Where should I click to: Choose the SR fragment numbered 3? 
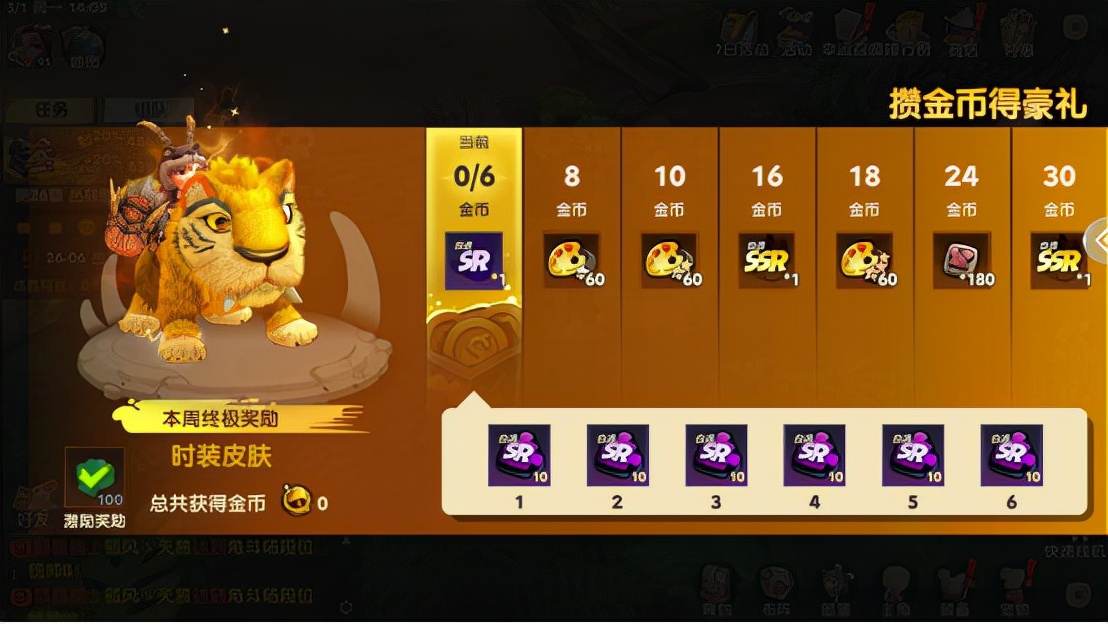[x=716, y=455]
